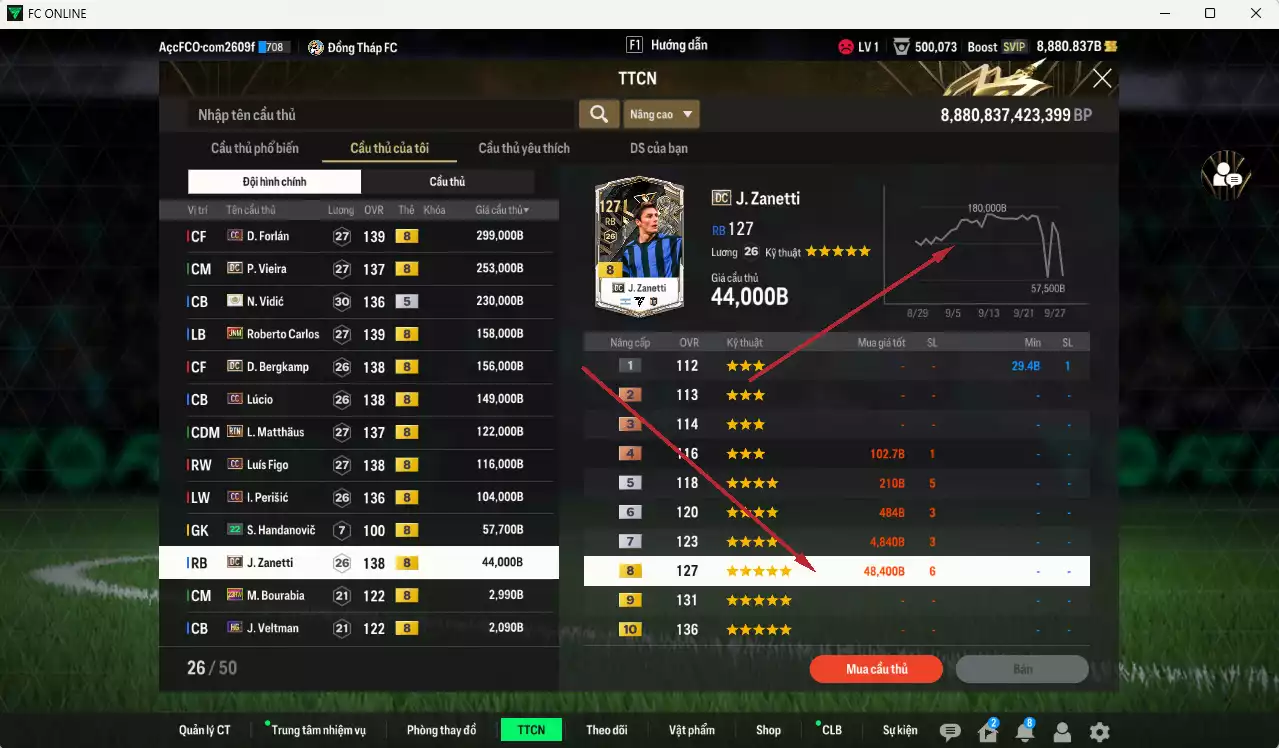Pick upgrade level 5 row for Zanetti
This screenshot has height=748, width=1279.
836,483
